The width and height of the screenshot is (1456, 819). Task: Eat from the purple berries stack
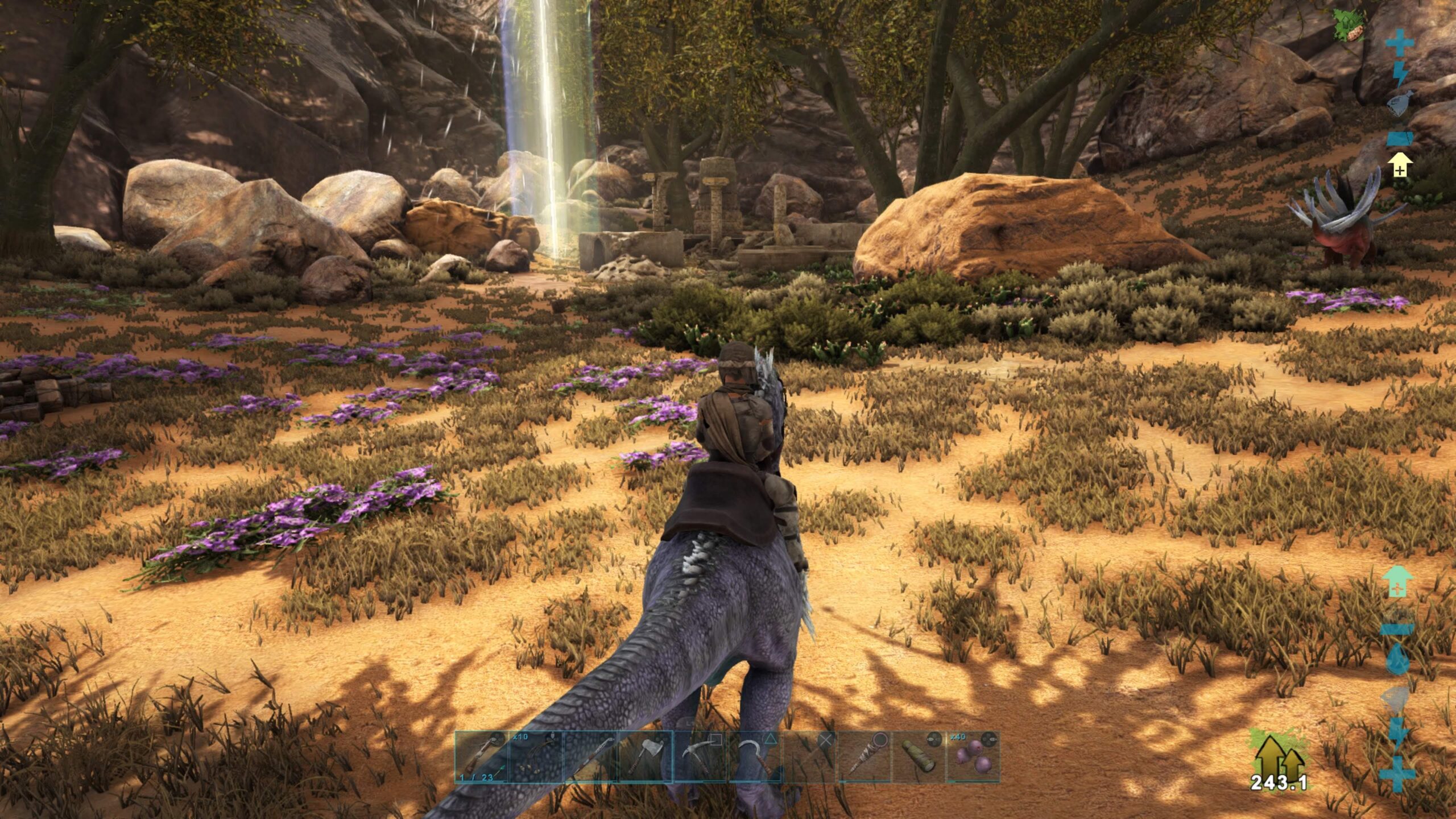[973, 757]
